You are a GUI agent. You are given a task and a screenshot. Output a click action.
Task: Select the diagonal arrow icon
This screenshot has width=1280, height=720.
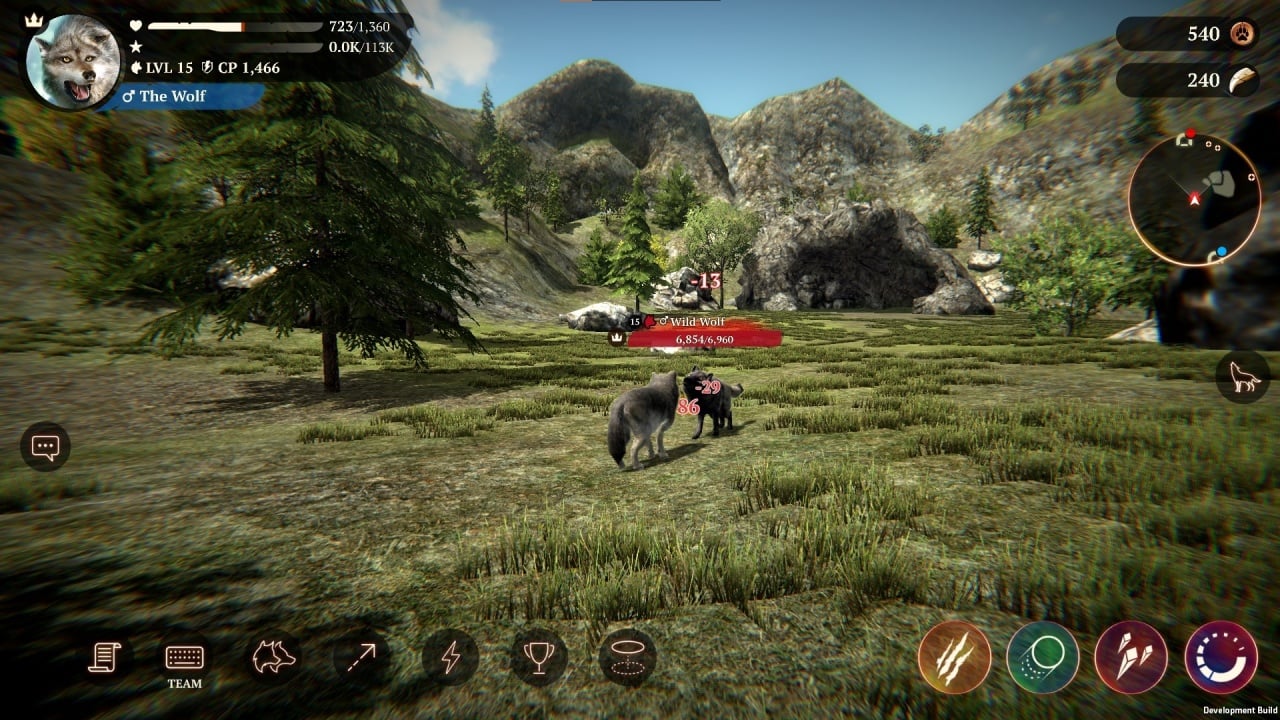(x=362, y=657)
